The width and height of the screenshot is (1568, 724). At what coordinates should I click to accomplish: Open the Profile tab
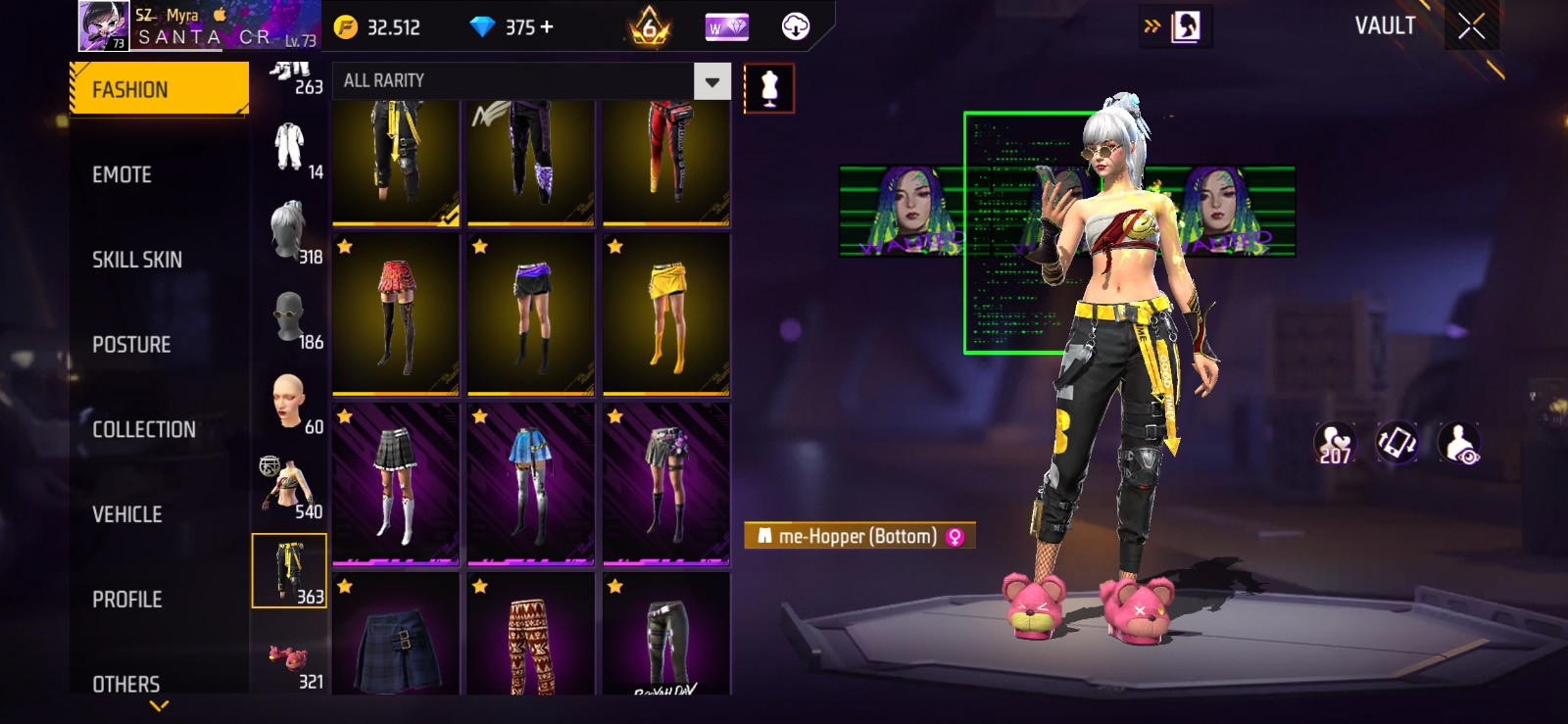(x=127, y=600)
